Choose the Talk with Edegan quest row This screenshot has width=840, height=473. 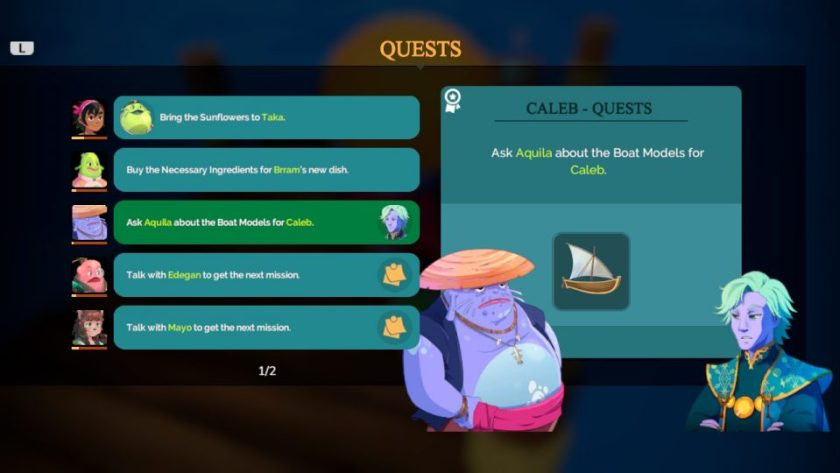(266, 275)
